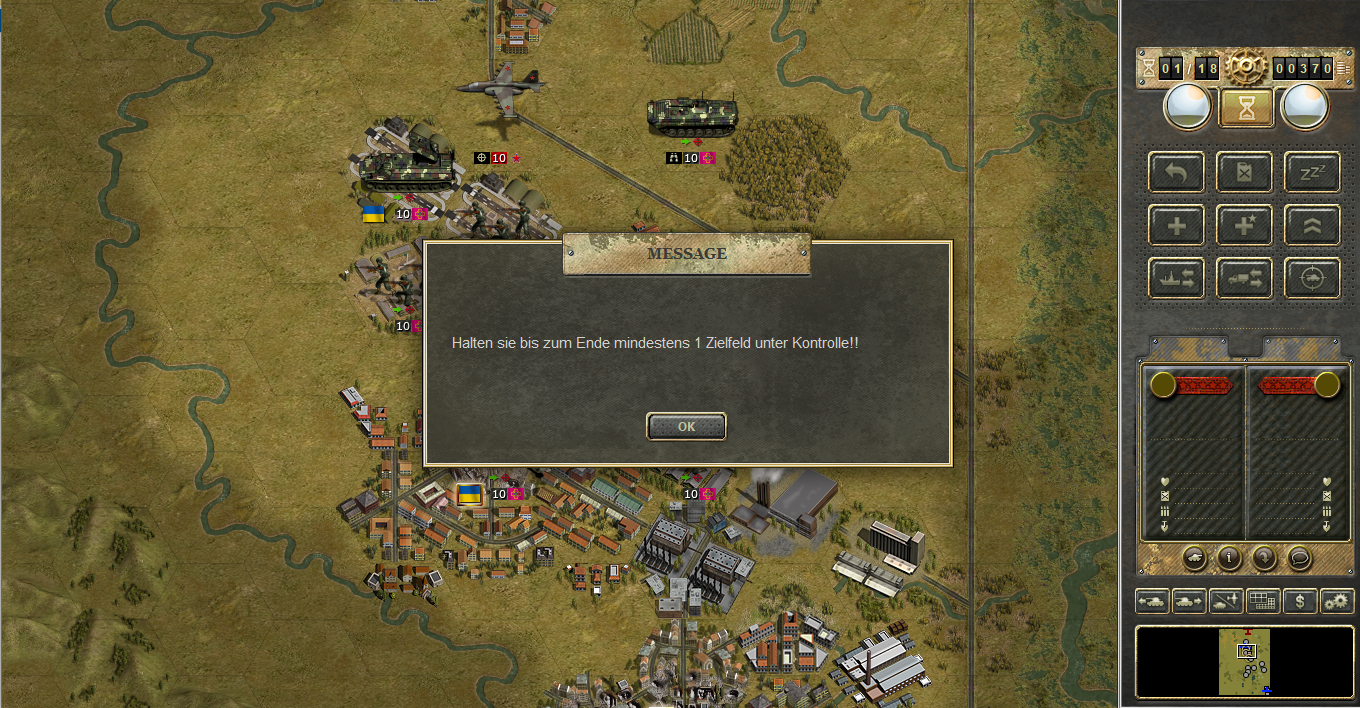Click the tank crosshair button
The width and height of the screenshot is (1360, 708).
tap(1312, 279)
